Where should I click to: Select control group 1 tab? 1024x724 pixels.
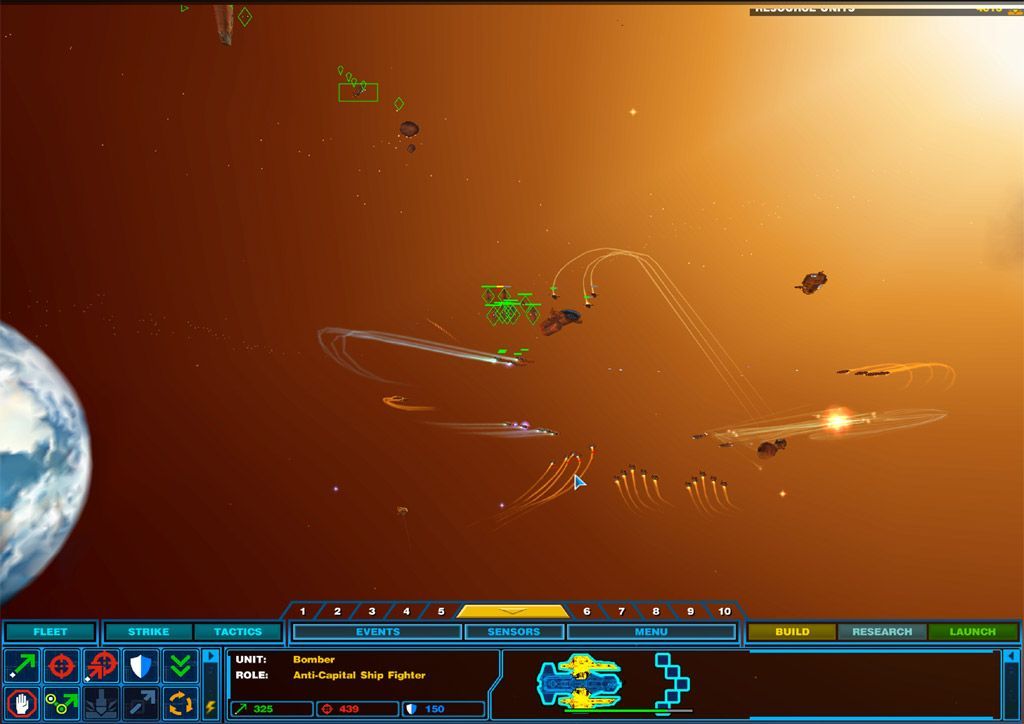(x=303, y=611)
